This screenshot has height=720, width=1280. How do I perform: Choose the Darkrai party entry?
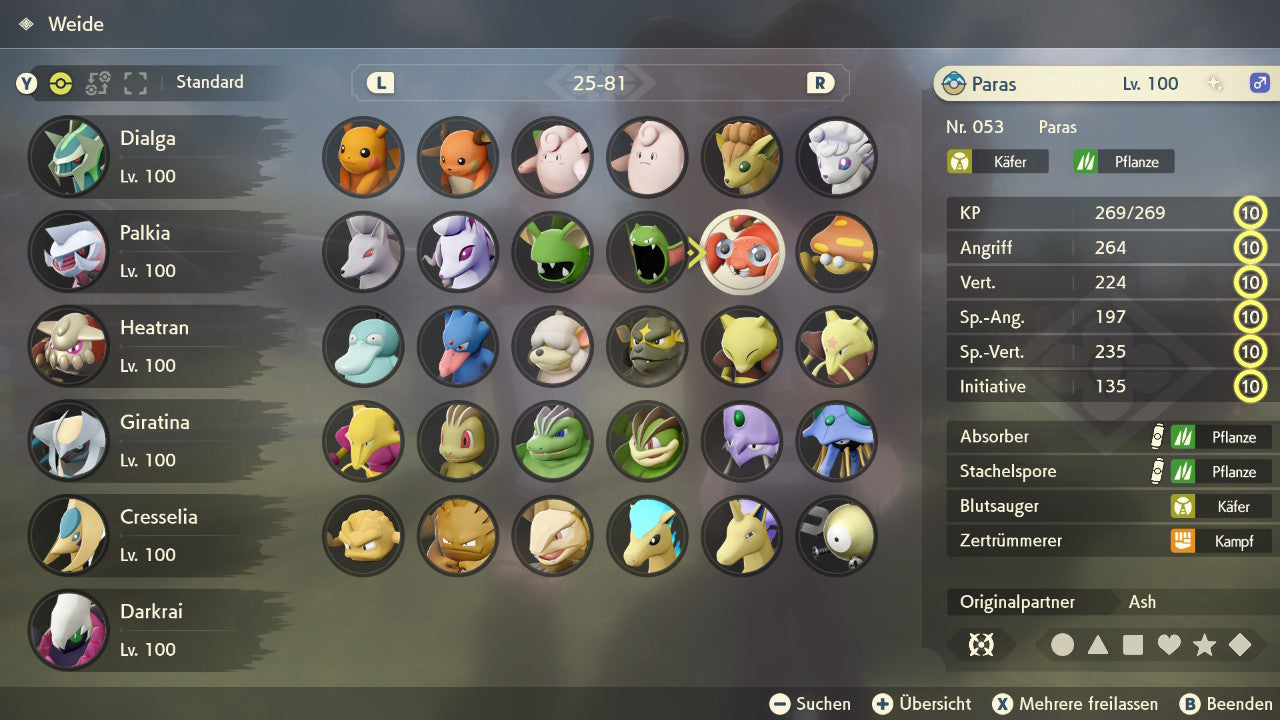(150, 630)
